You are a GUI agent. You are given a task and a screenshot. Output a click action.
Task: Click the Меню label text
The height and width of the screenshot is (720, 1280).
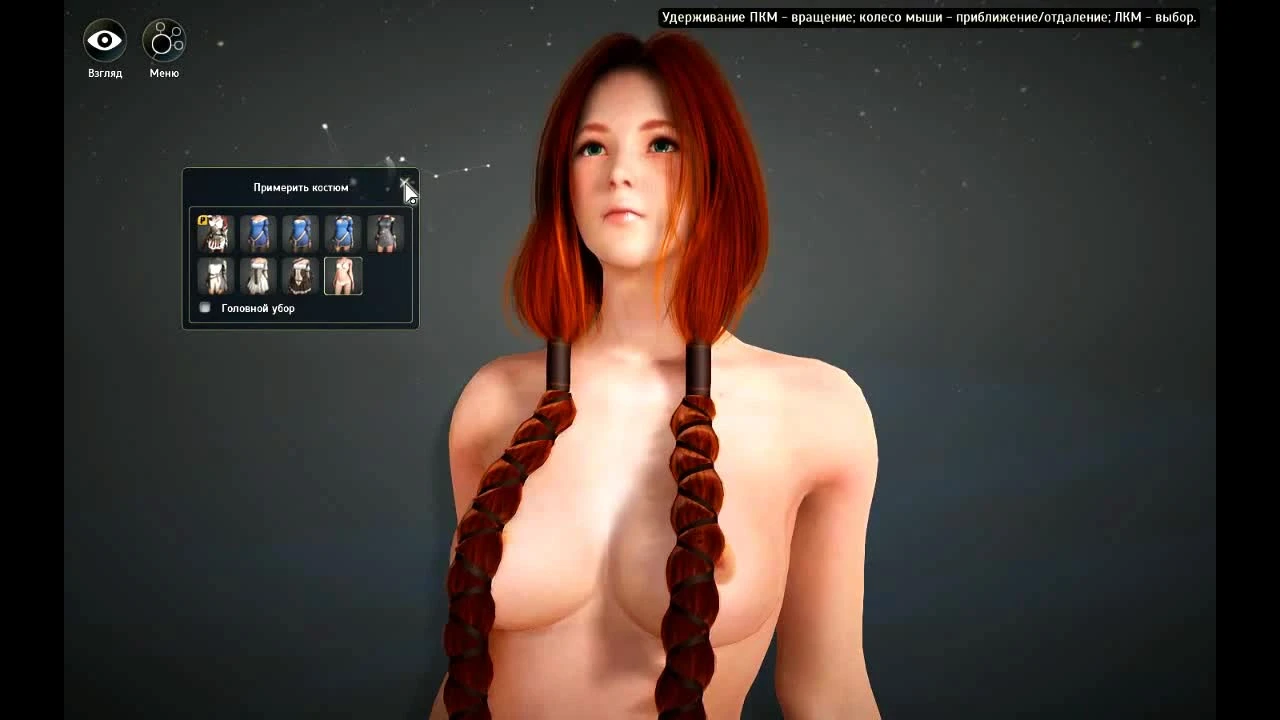pos(163,72)
